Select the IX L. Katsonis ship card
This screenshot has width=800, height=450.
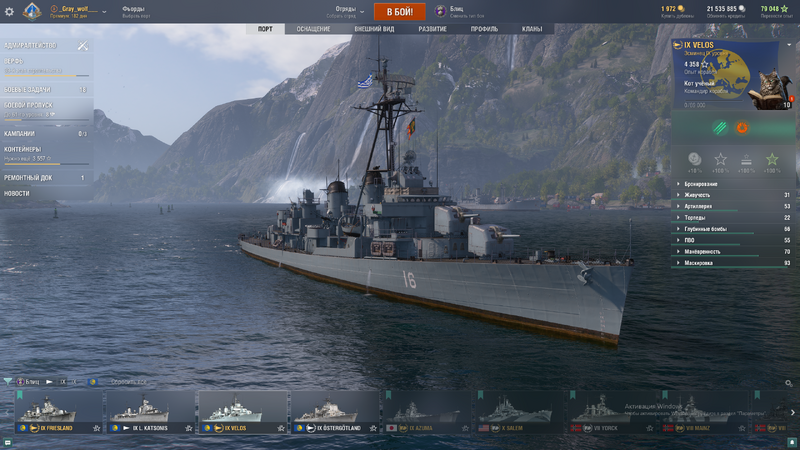150,412
